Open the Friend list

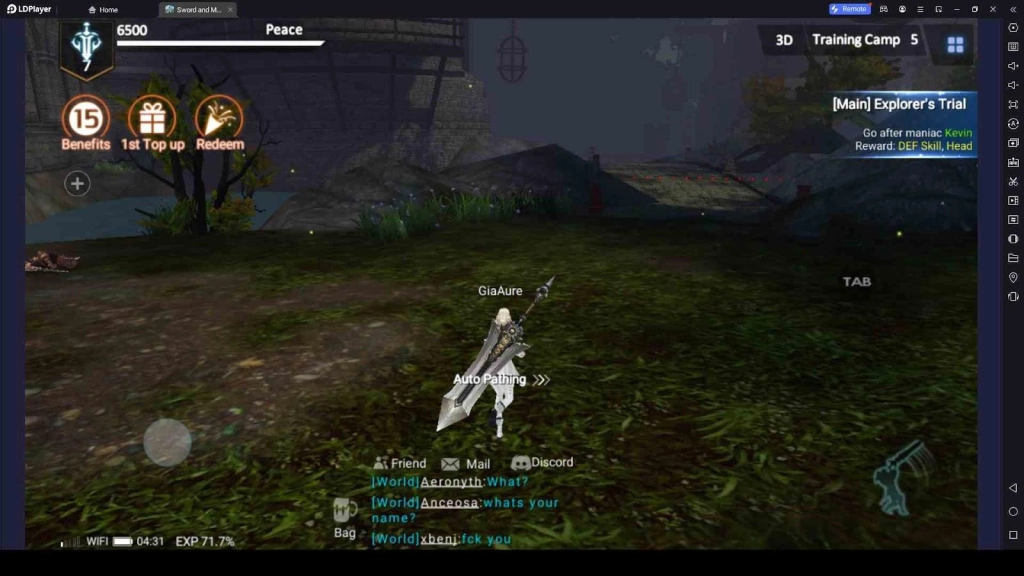point(400,463)
